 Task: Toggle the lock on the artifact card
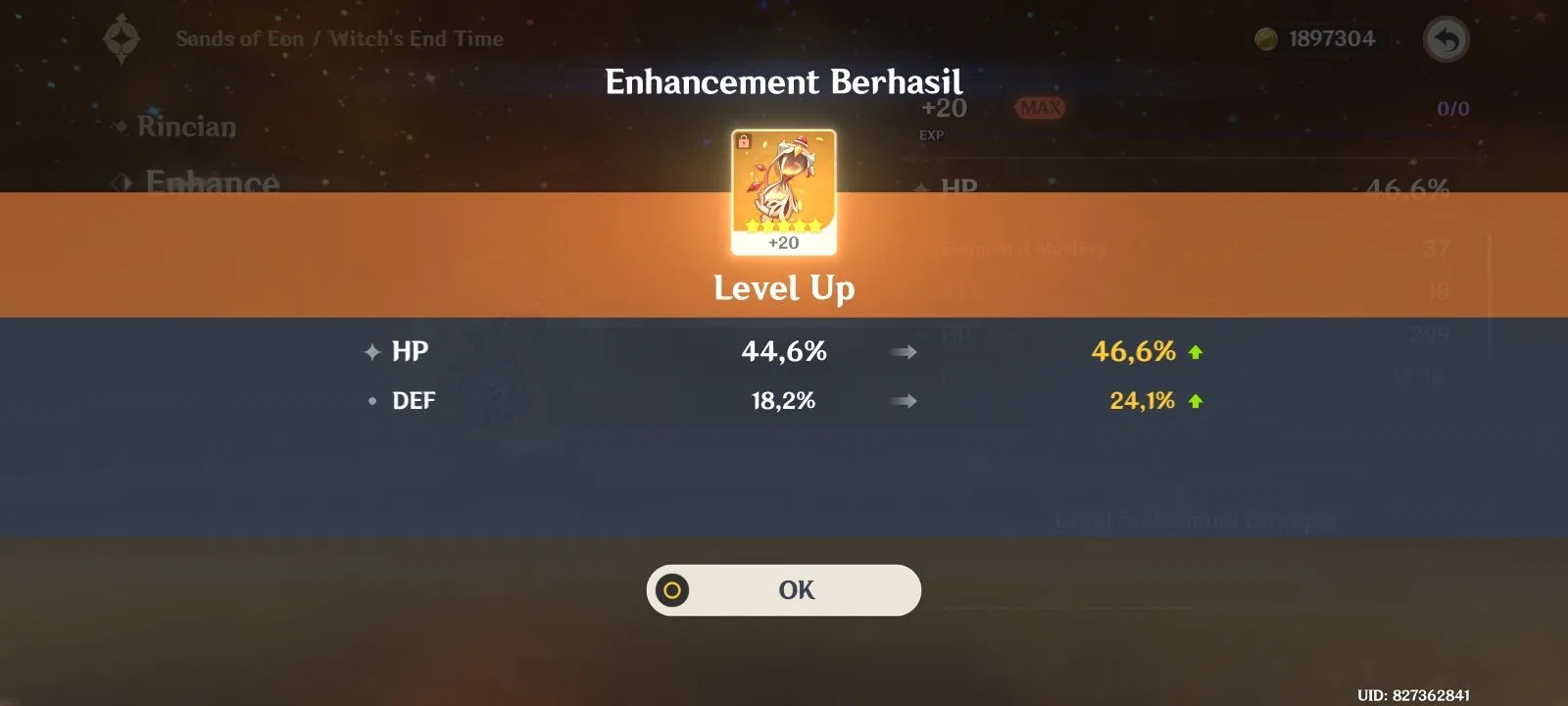[742, 139]
